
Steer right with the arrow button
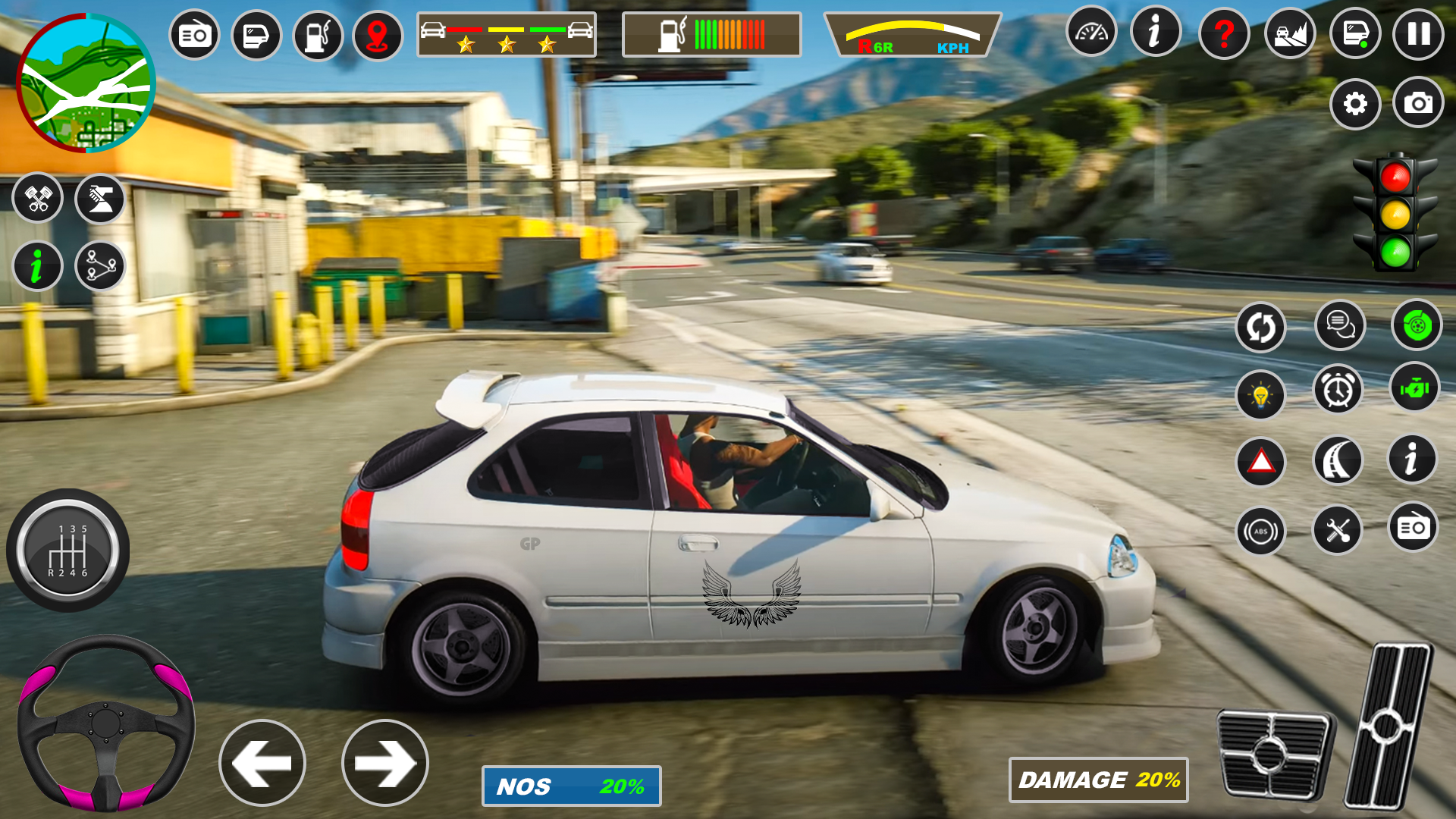[x=387, y=762]
